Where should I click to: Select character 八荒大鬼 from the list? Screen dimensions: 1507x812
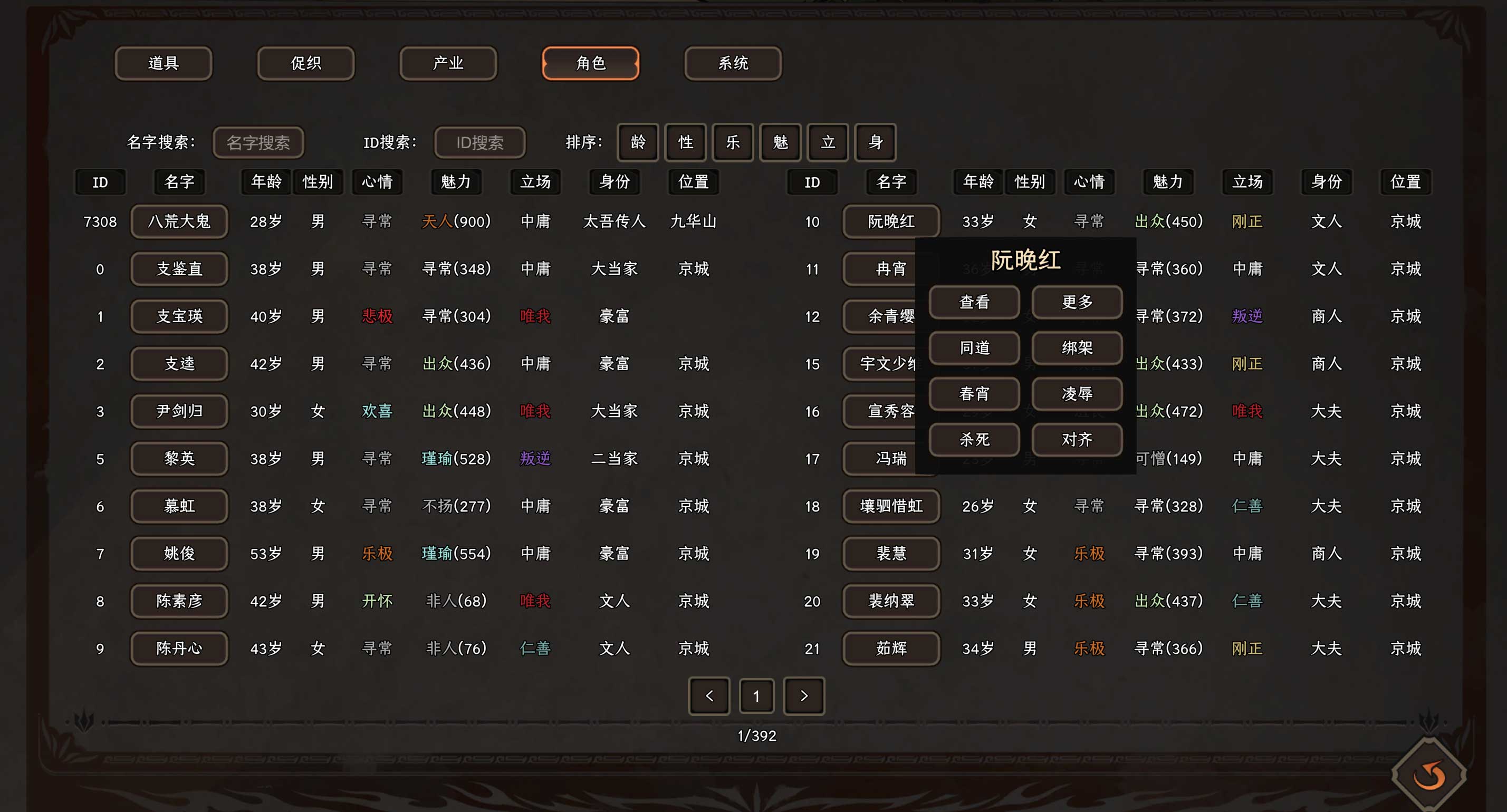[x=179, y=221]
